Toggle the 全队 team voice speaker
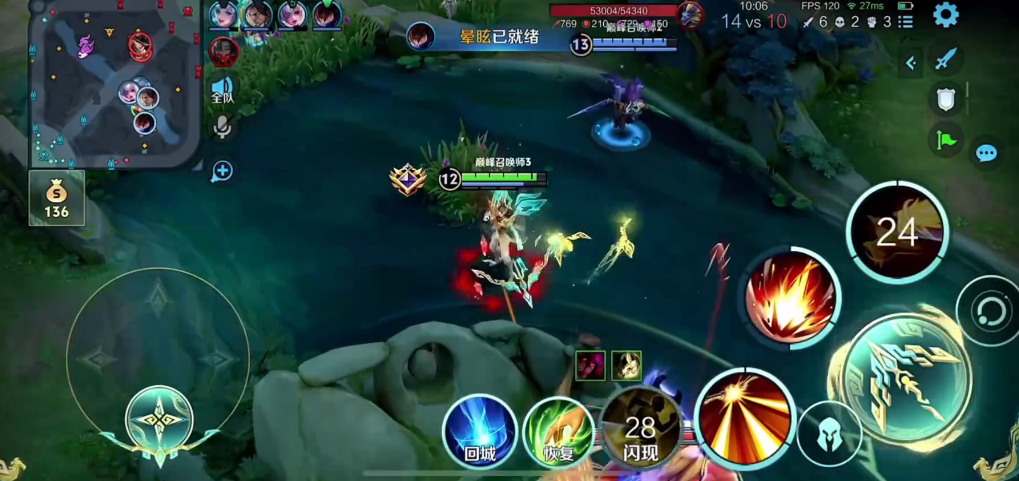The width and height of the screenshot is (1019, 481). (222, 91)
